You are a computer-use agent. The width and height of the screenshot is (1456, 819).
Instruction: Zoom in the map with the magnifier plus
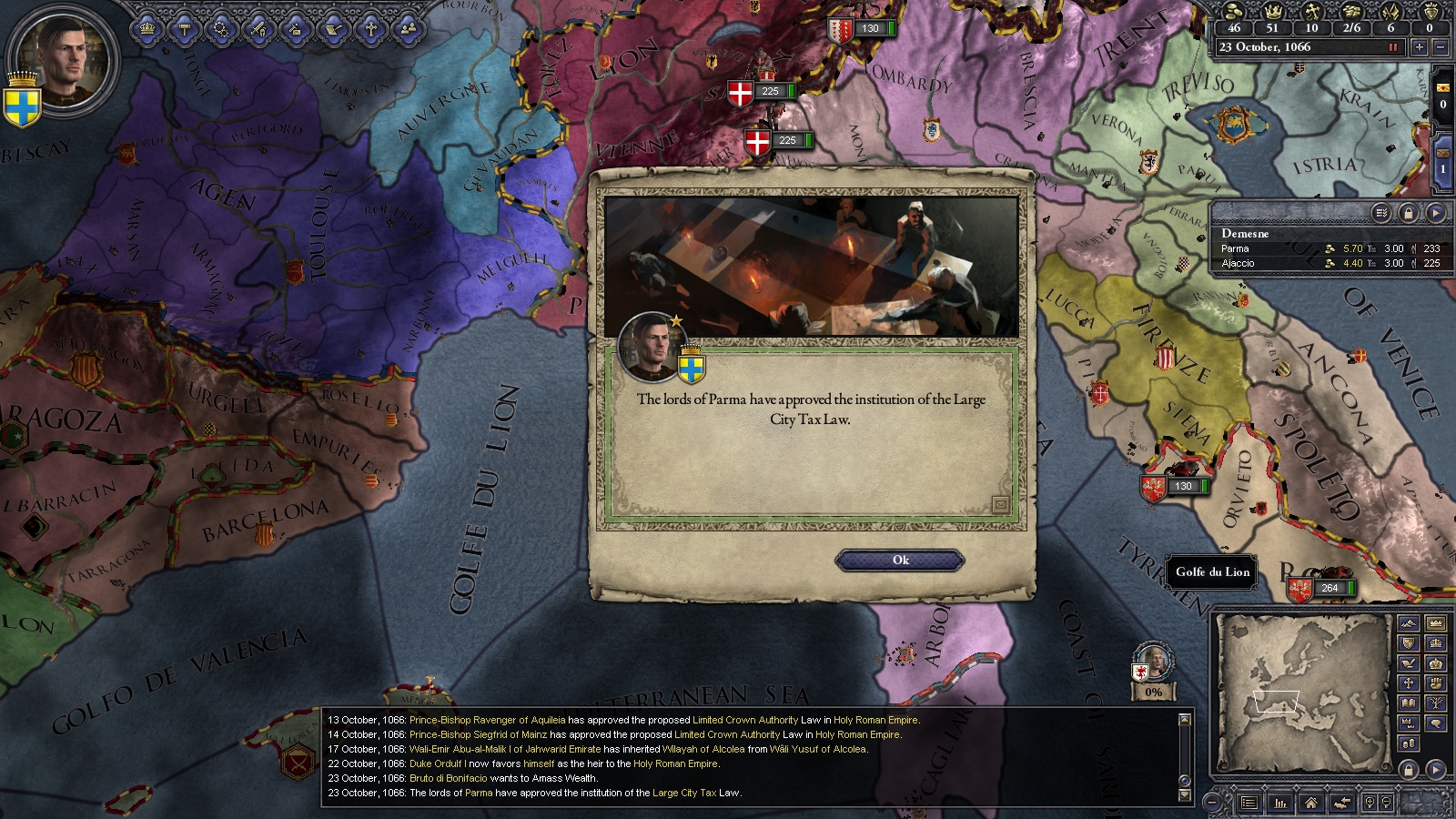pos(1369,803)
